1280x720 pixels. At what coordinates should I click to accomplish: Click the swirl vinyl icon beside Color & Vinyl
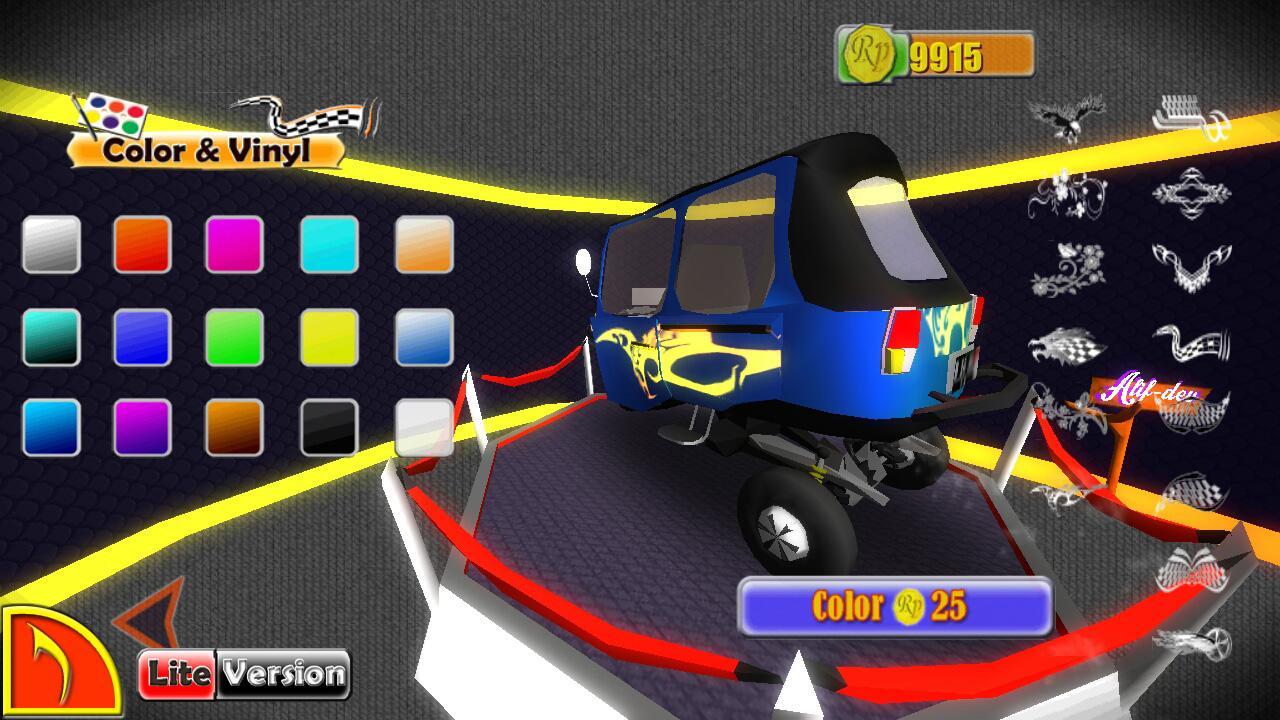tap(300, 115)
